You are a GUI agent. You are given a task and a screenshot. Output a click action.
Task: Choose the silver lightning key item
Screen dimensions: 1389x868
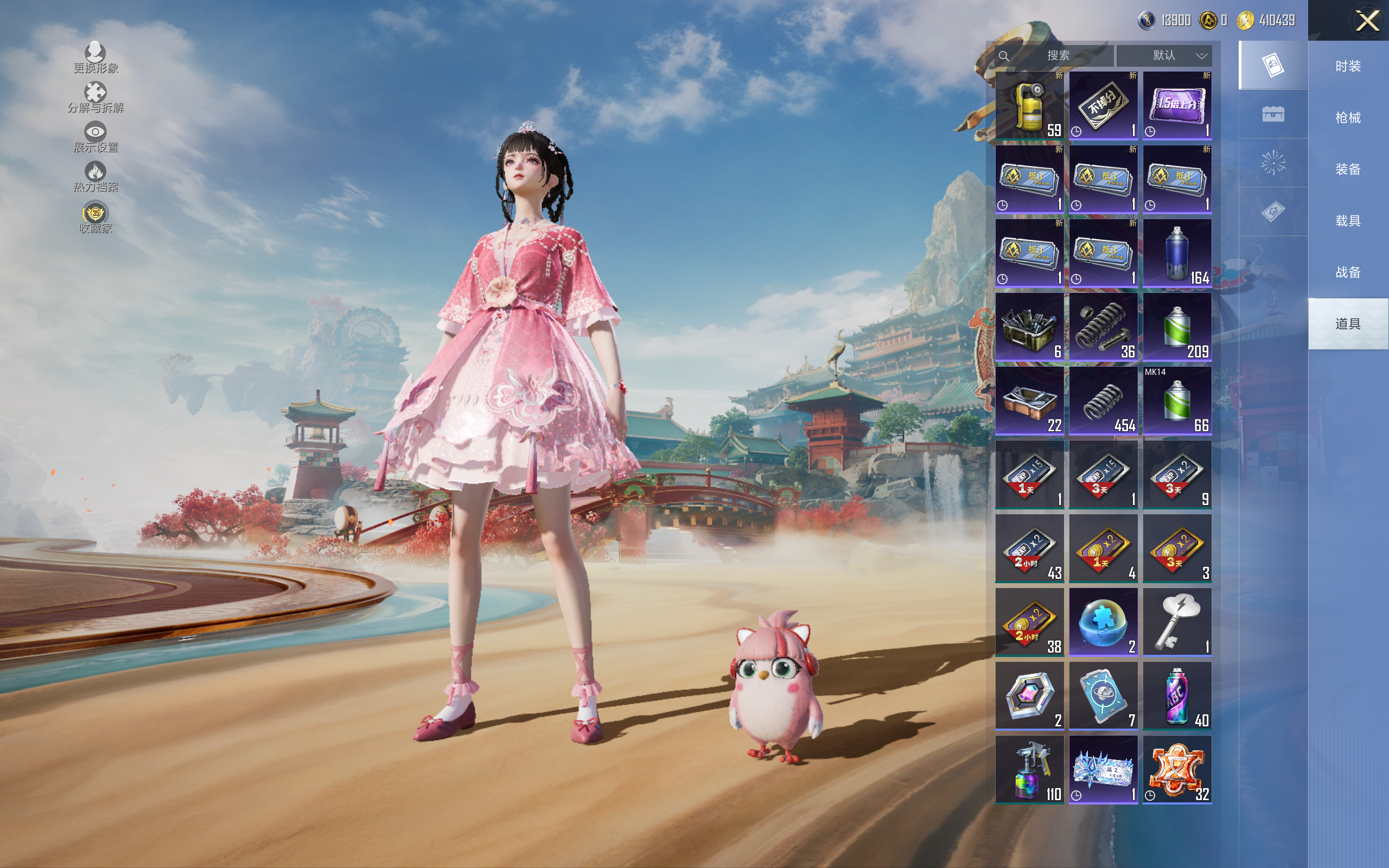tap(1177, 622)
